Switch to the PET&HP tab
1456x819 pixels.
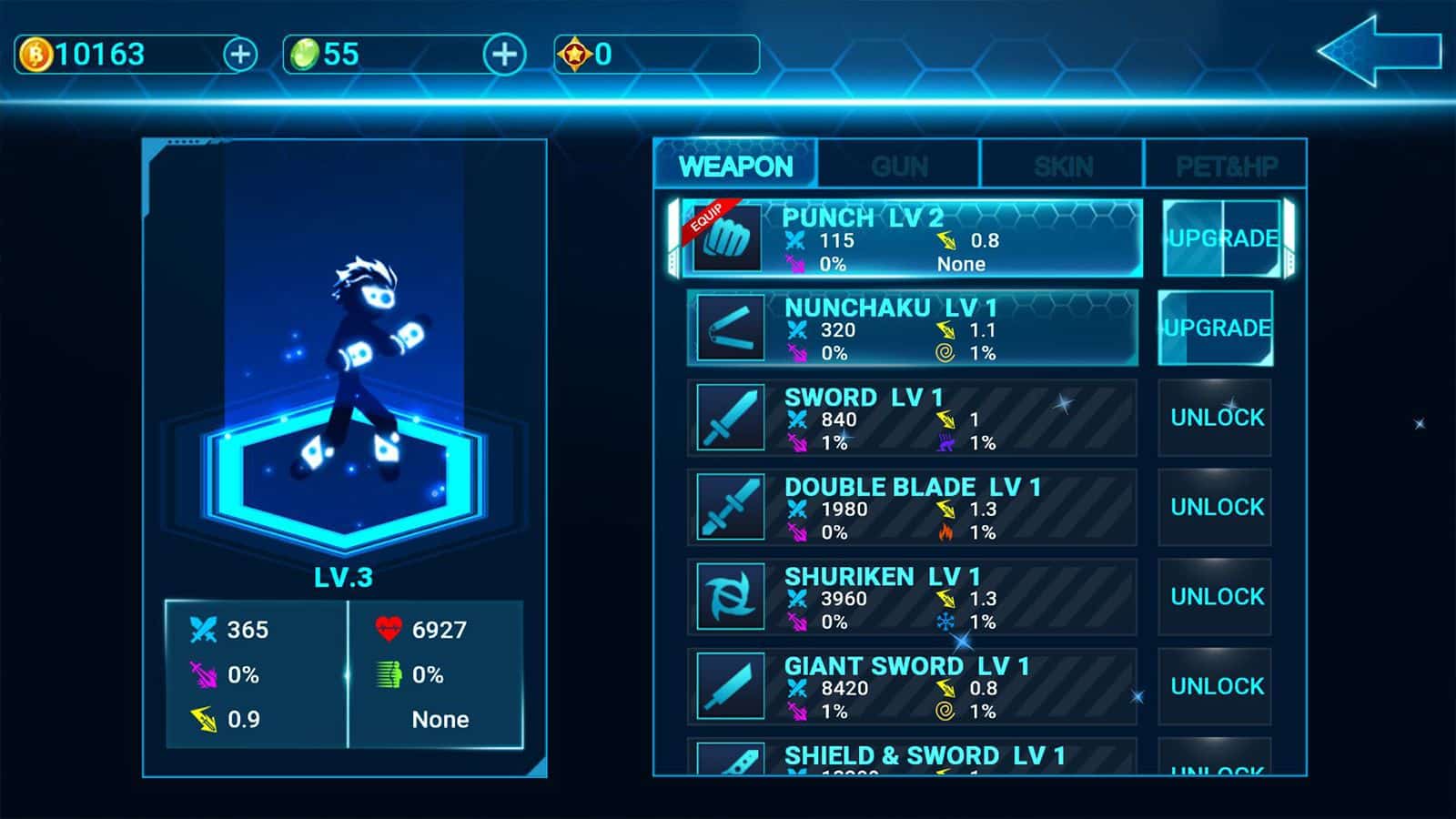1224,166
